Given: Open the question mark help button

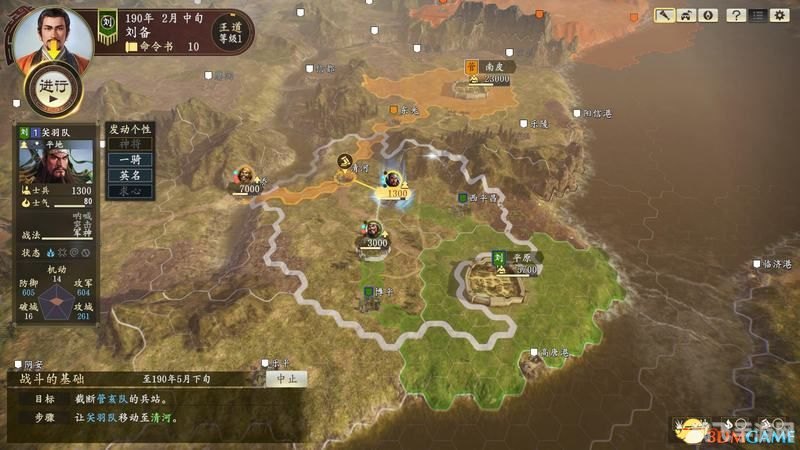Looking at the screenshot, I should [x=735, y=15].
